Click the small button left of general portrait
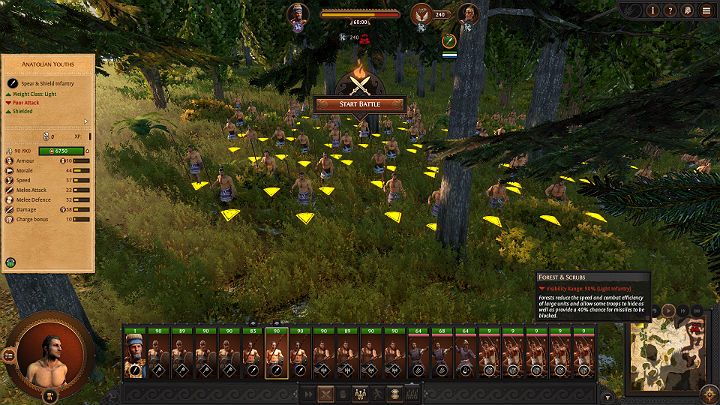The height and width of the screenshot is (405, 720). (x=8, y=355)
